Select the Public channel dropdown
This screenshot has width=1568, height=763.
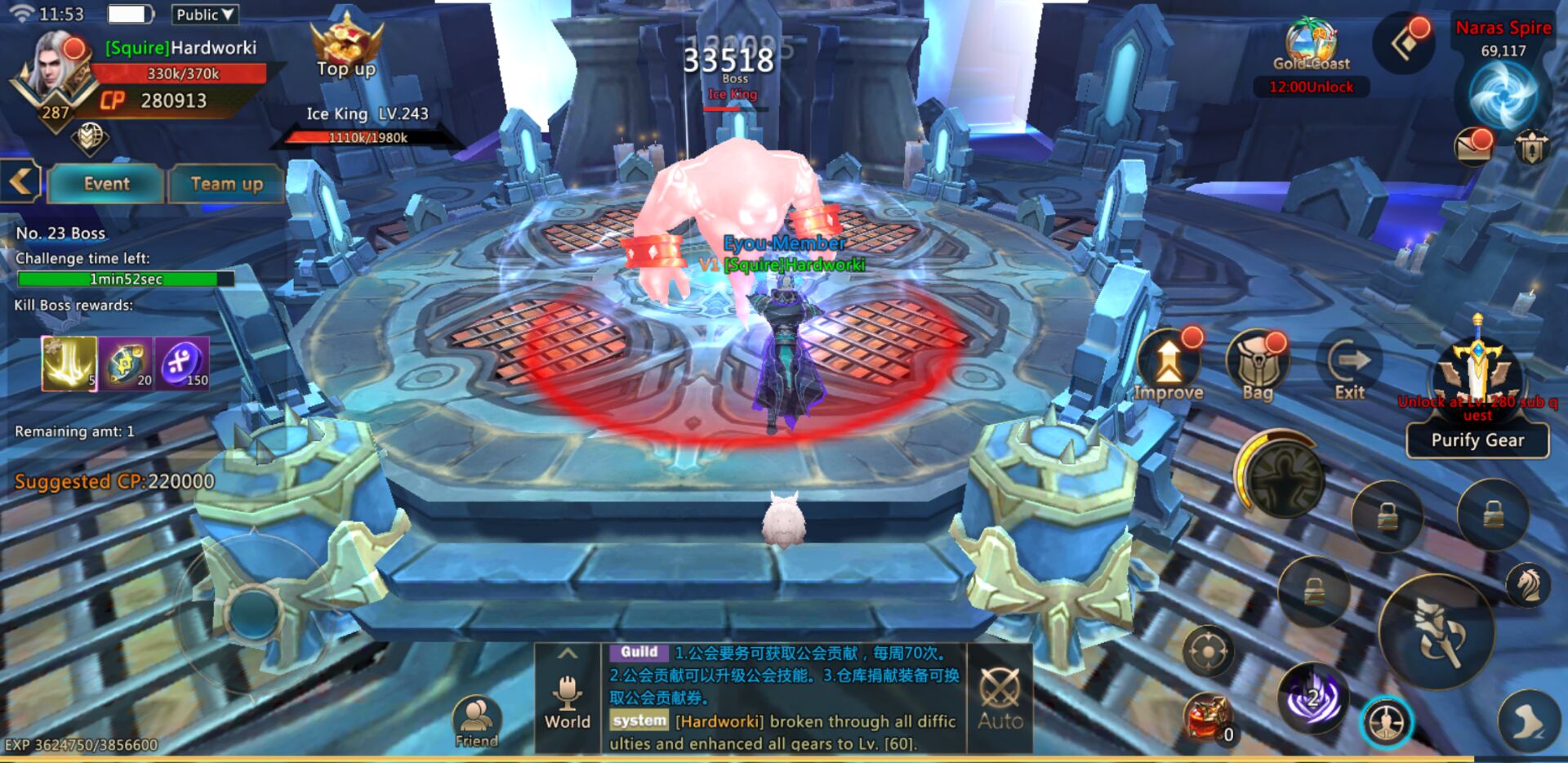coord(205,15)
